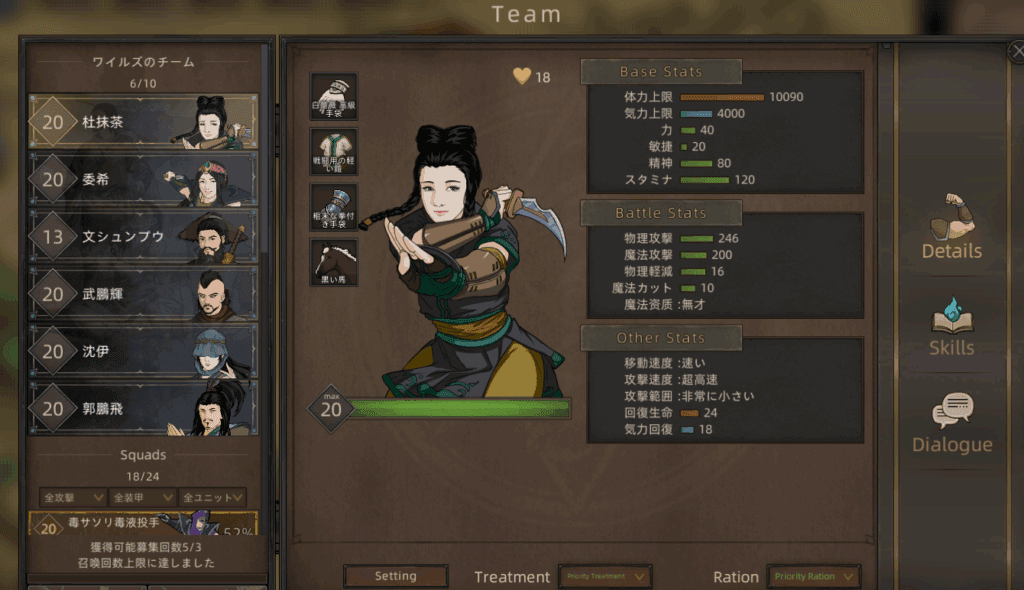Select team member 武鵬輝
The image size is (1024, 590).
[x=143, y=294]
